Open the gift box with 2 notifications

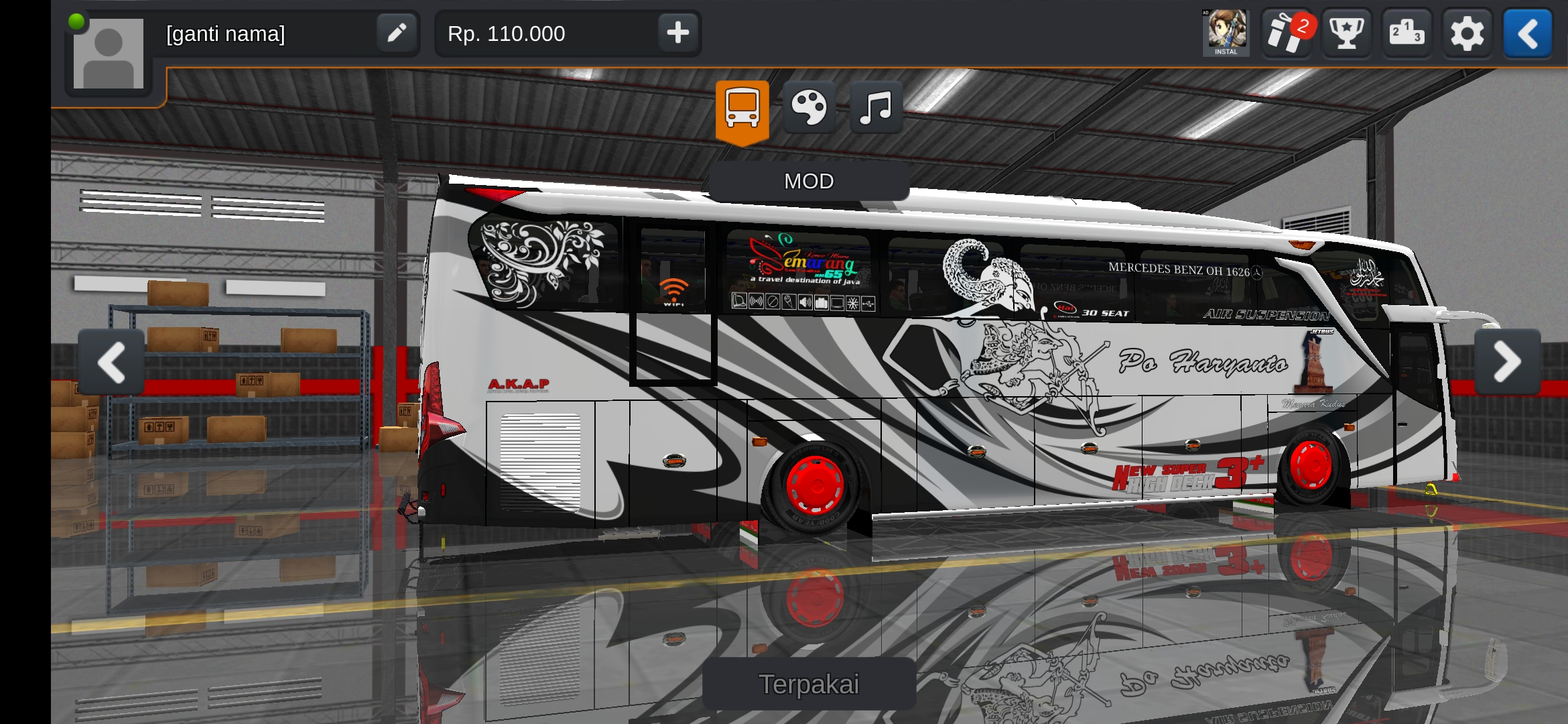click(x=1286, y=32)
